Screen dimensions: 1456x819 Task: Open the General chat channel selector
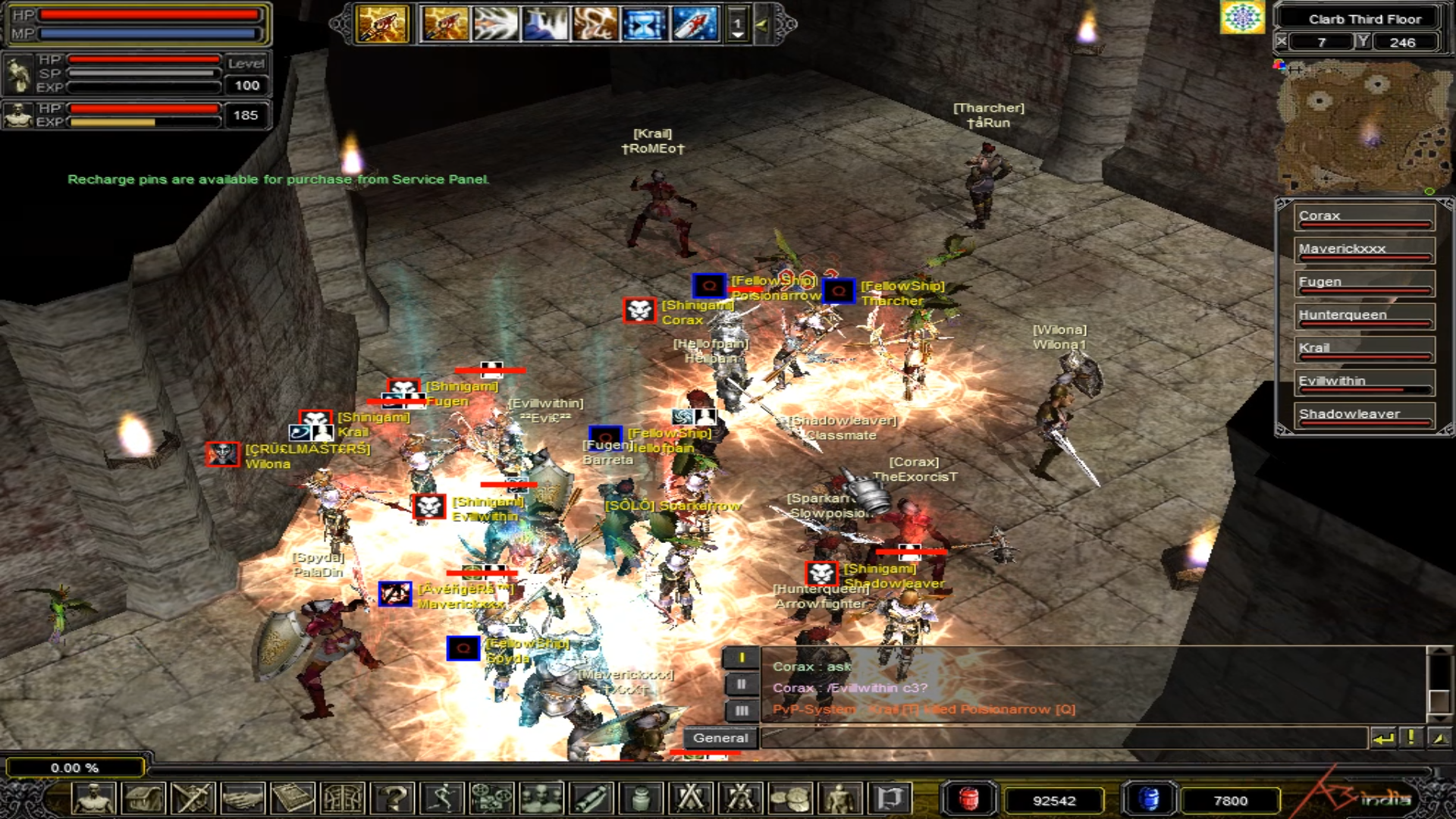pyautogui.click(x=720, y=738)
